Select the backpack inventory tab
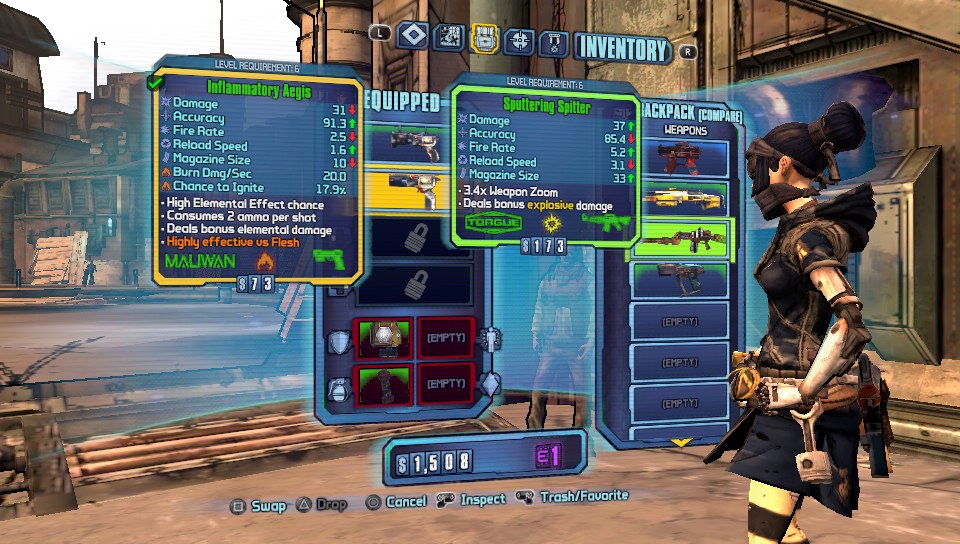Image resolution: width=960 pixels, height=544 pixels. (485, 39)
